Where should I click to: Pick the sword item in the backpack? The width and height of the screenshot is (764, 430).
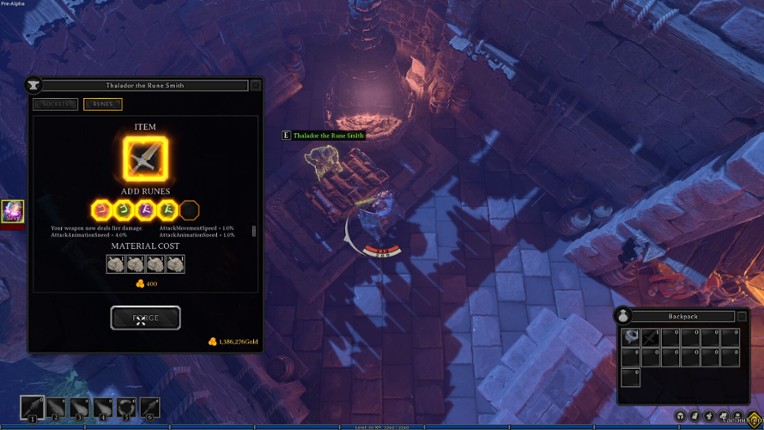pyautogui.click(x=651, y=337)
